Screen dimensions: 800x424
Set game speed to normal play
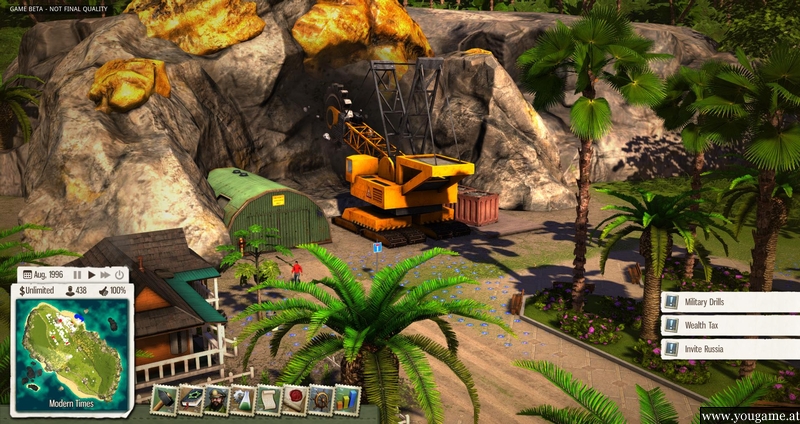pyautogui.click(x=91, y=274)
